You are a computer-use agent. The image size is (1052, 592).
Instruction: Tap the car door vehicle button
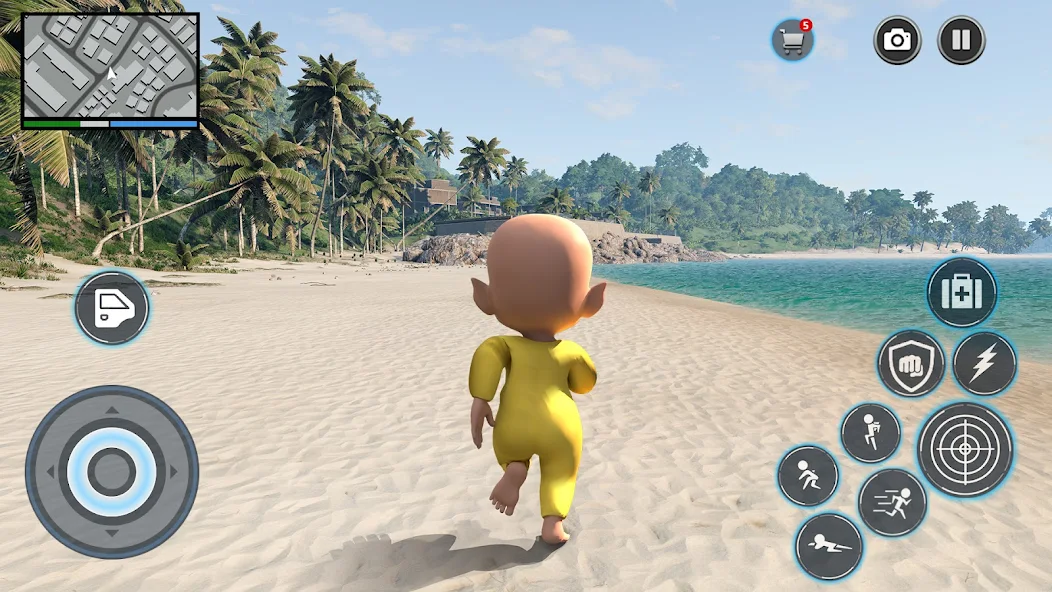tap(111, 308)
